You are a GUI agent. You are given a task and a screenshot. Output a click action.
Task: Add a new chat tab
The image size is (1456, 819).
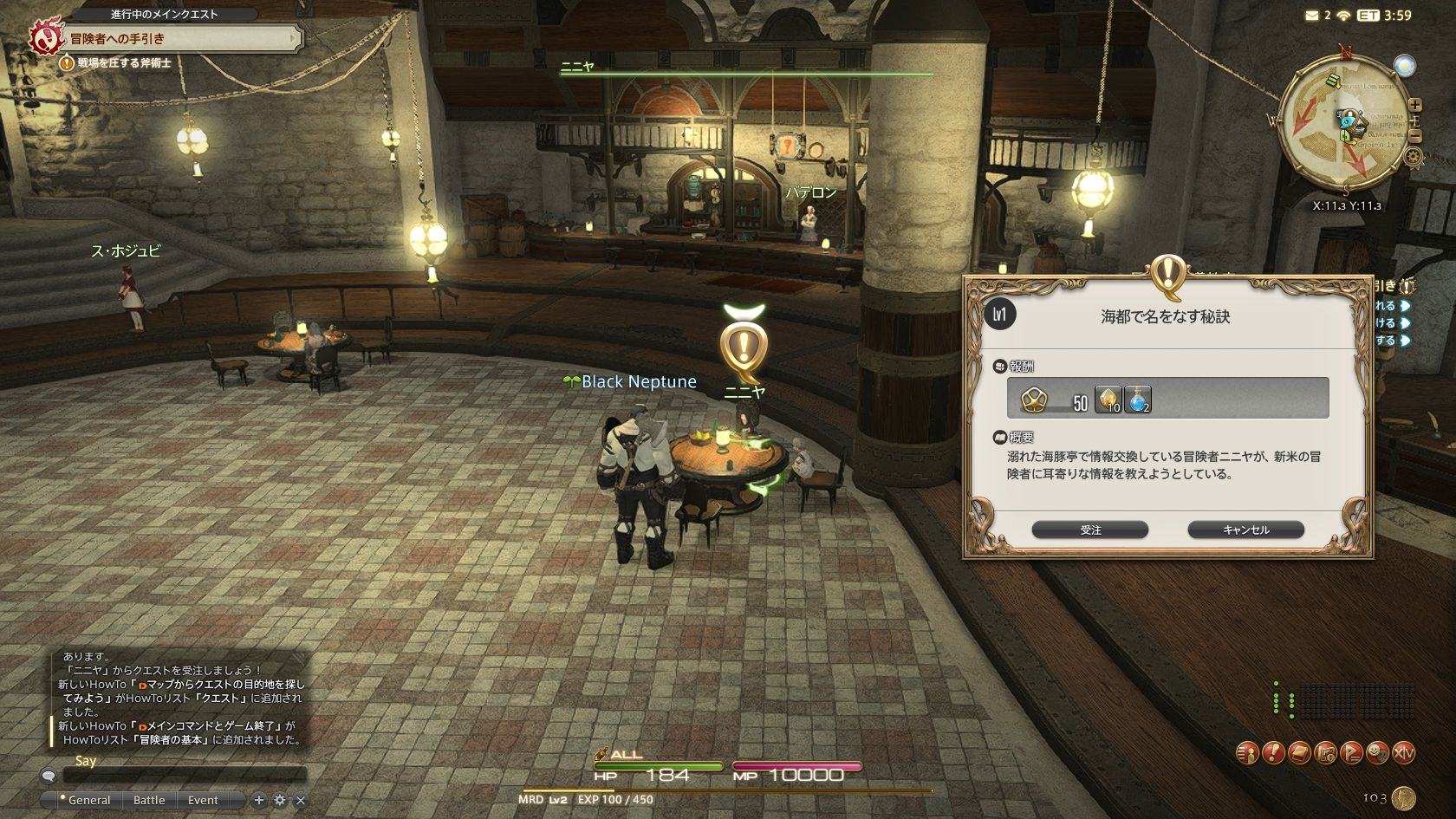point(258,800)
